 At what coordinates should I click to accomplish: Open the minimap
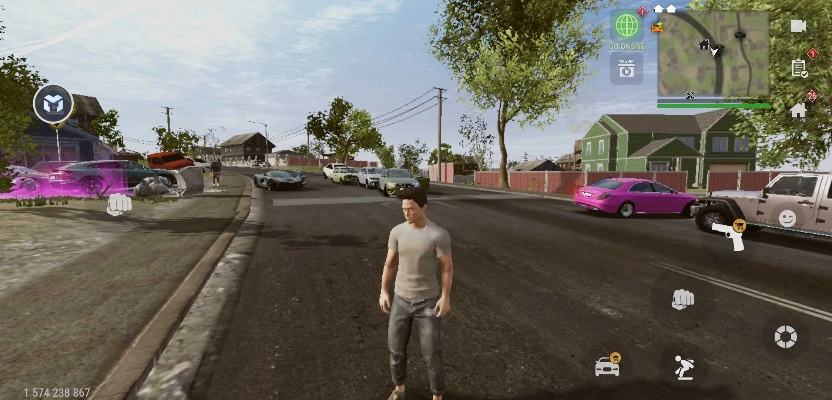(713, 53)
